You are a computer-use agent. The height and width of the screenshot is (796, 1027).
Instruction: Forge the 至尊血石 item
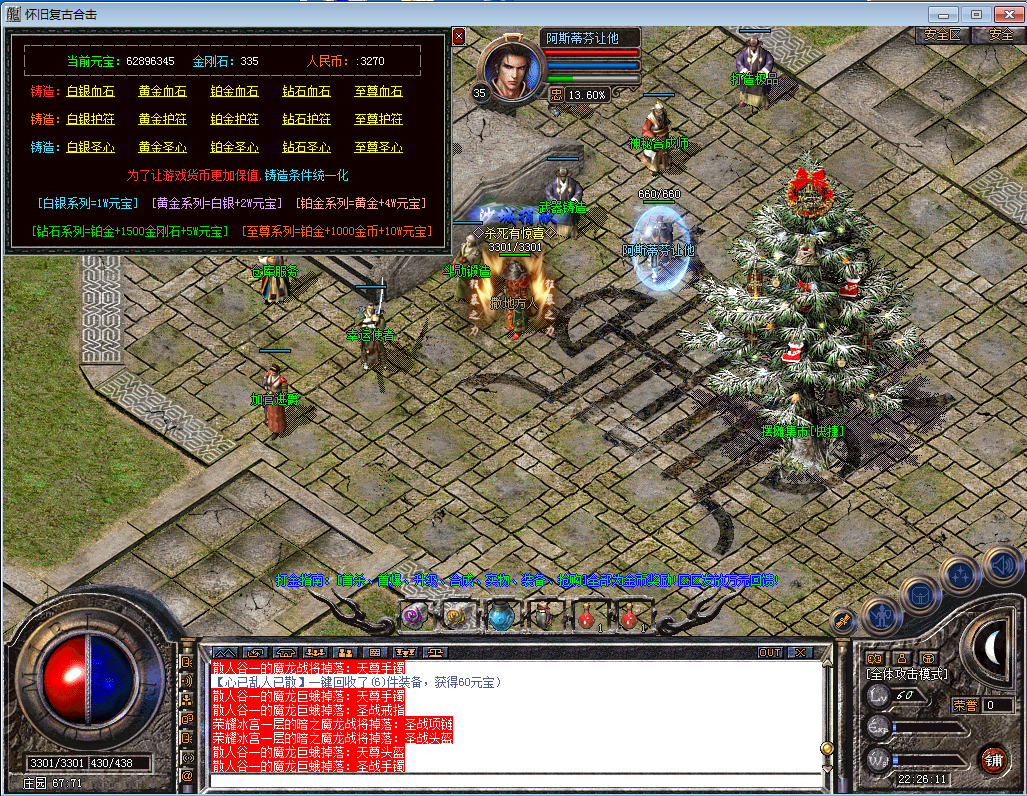click(x=378, y=92)
